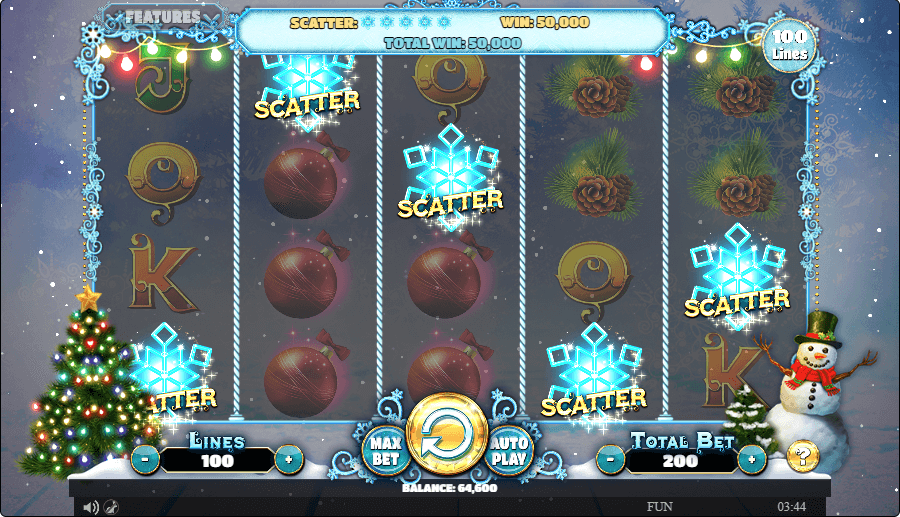Click the 100 Lines snowball badge
This screenshot has width=900, height=517.
click(x=790, y=45)
